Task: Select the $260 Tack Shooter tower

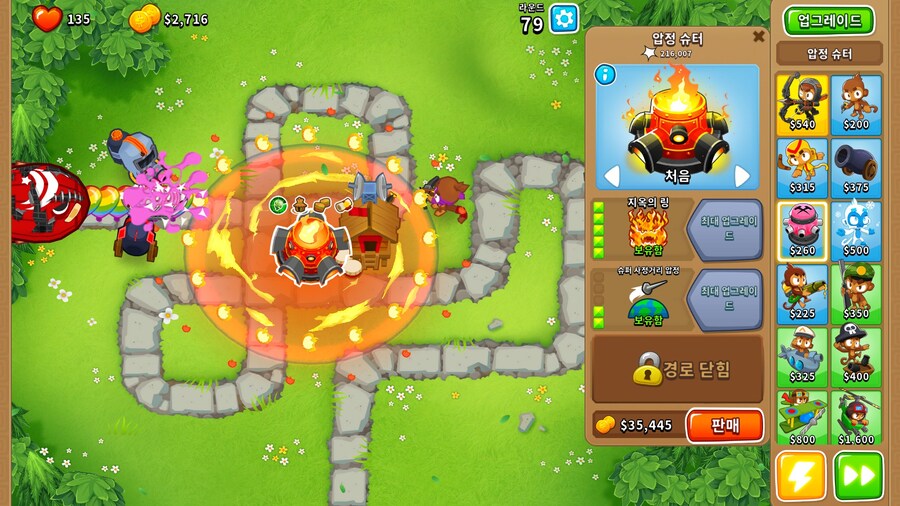Action: click(x=802, y=231)
